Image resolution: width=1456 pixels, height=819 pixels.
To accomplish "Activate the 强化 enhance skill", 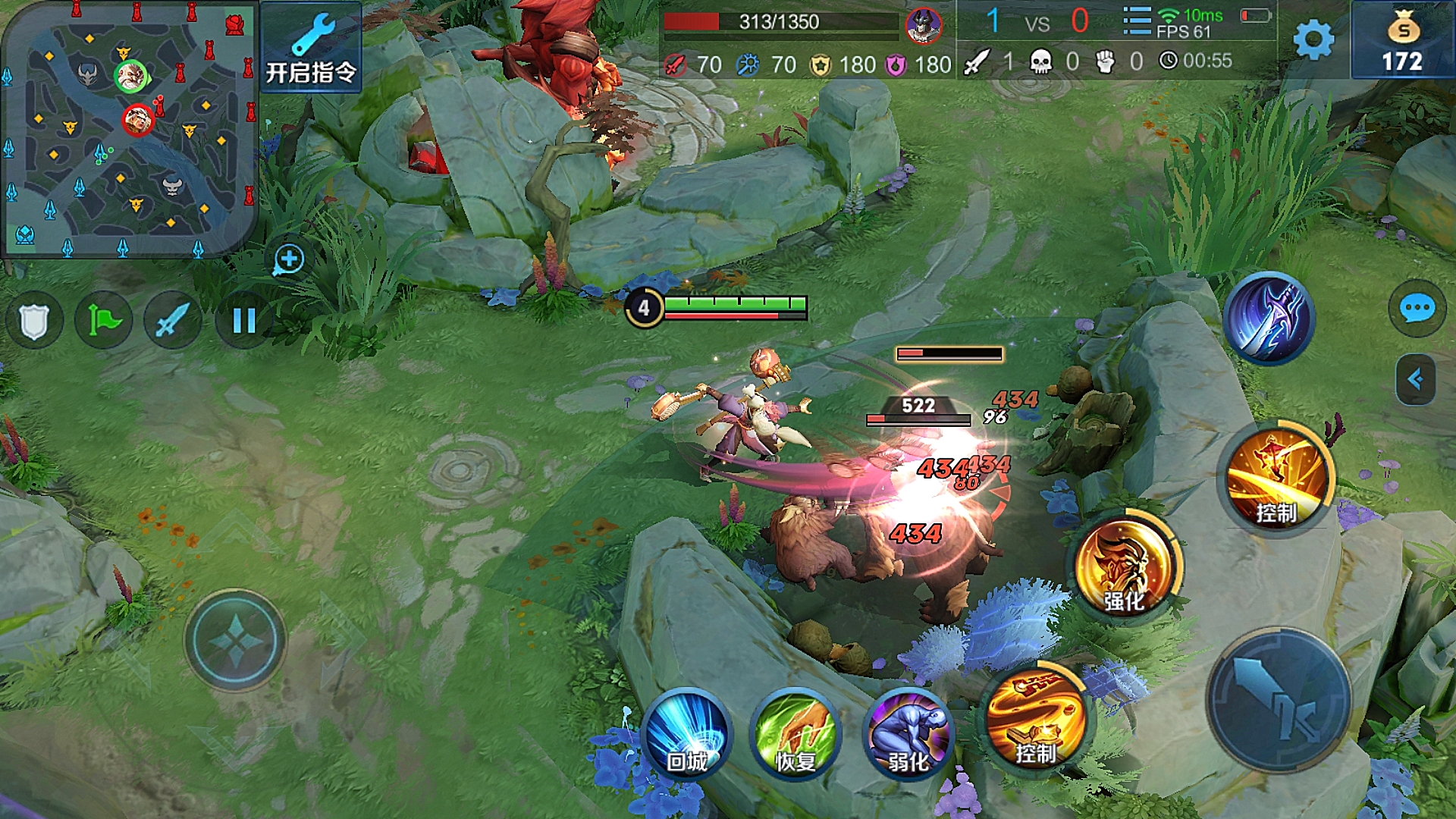I will point(1124,567).
